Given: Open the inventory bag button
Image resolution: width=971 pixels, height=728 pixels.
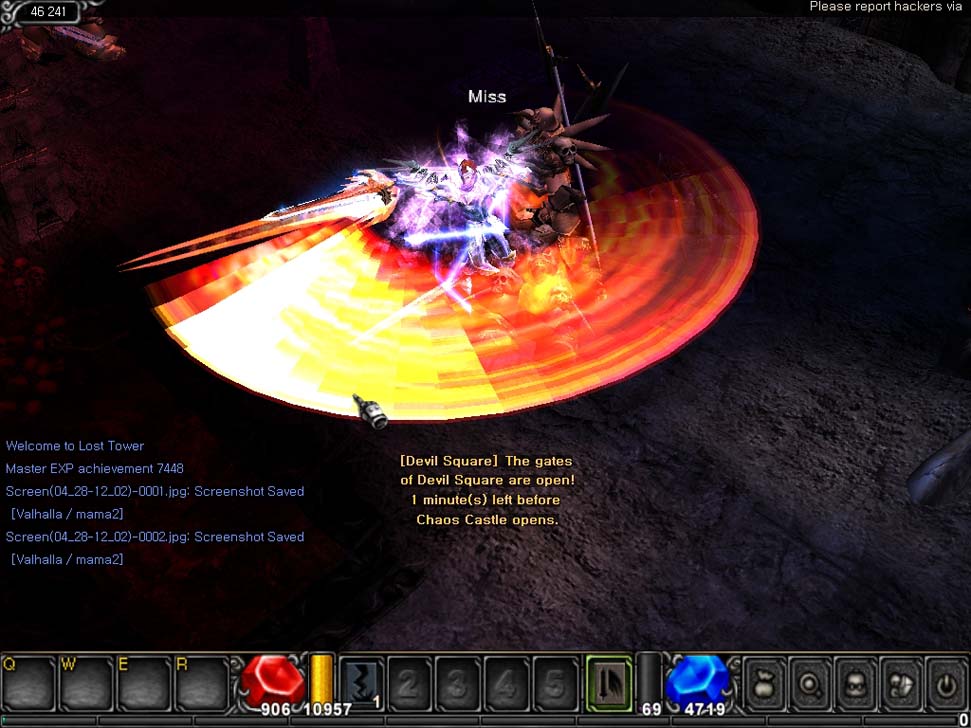Looking at the screenshot, I should [x=765, y=684].
